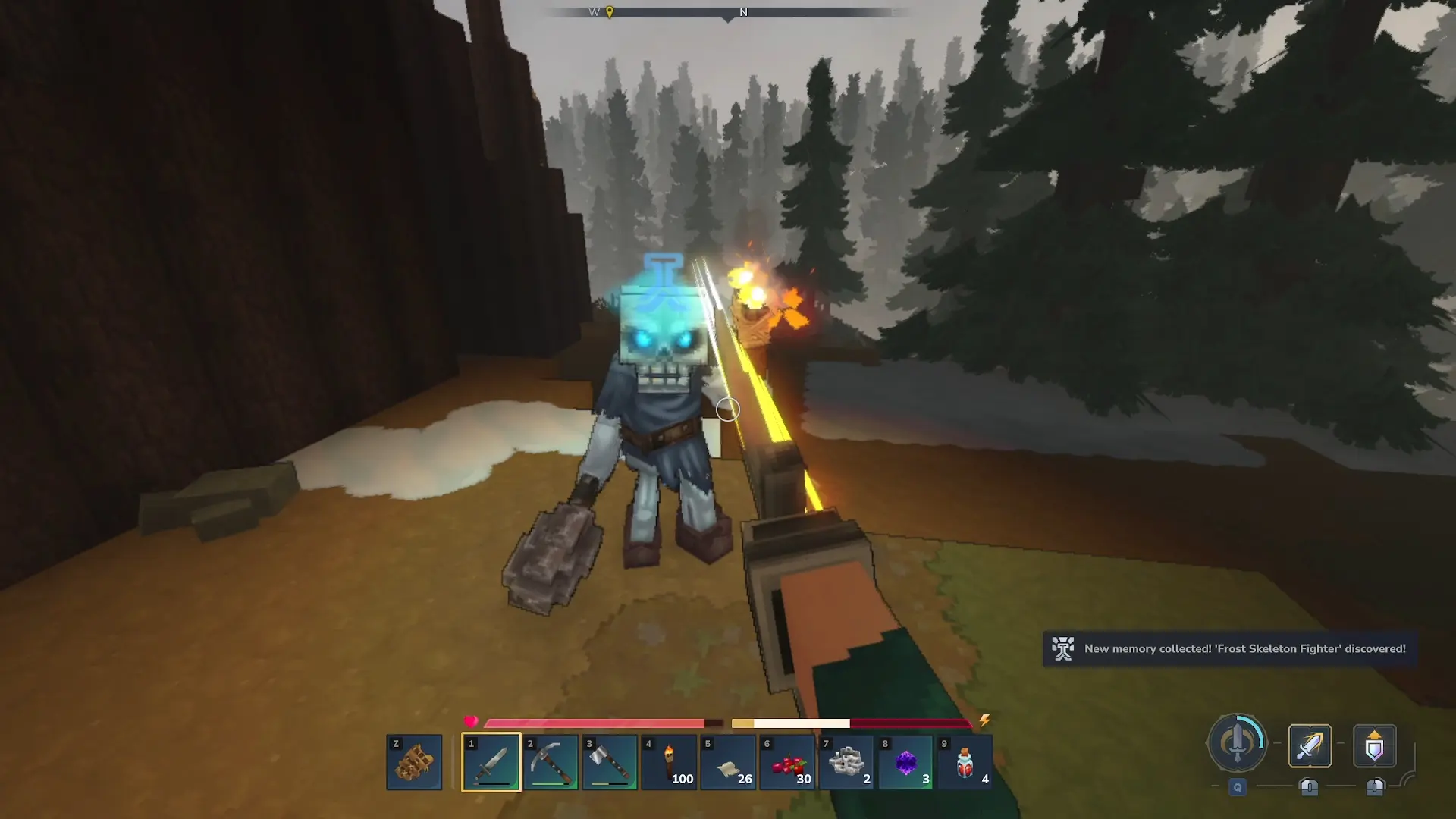Choose the torch stack of 100

coord(669,762)
